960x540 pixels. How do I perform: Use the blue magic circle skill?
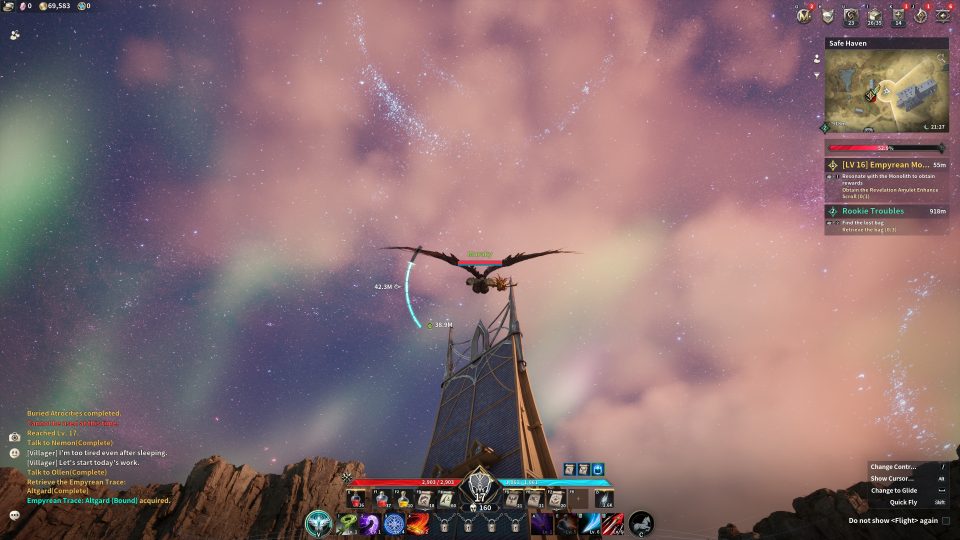pyautogui.click(x=393, y=523)
